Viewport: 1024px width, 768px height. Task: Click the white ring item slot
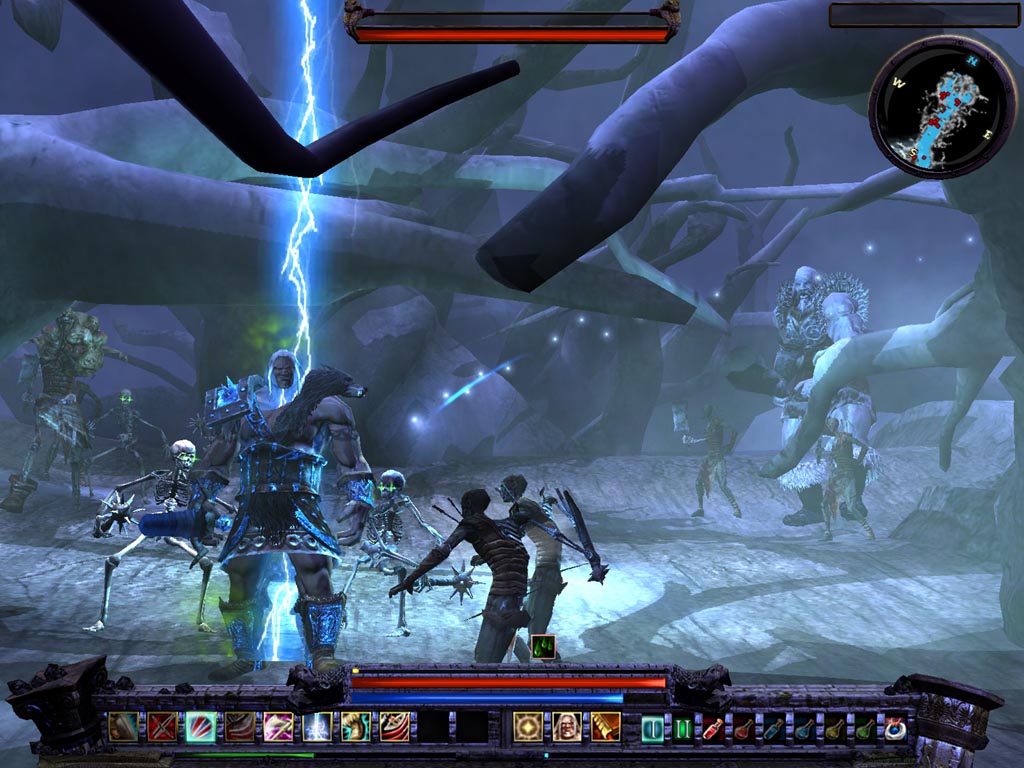(894, 727)
